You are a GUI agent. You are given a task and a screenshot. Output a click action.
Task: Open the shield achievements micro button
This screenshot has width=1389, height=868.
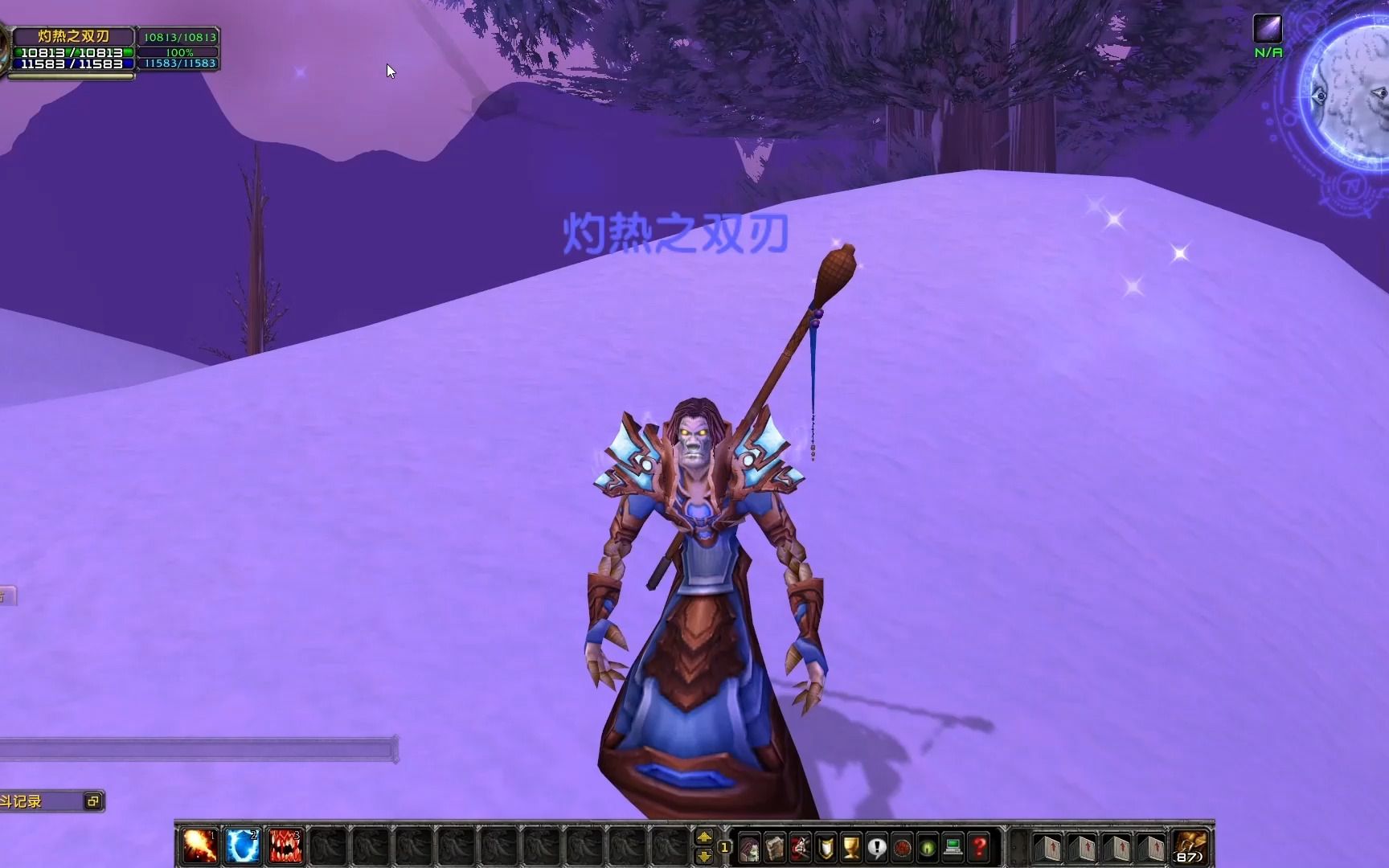[x=826, y=847]
